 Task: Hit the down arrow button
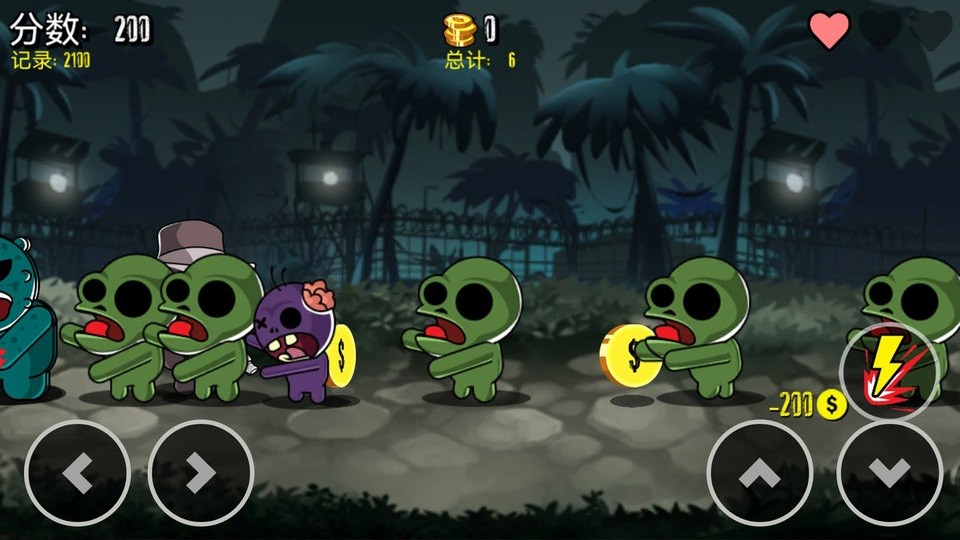(x=889, y=473)
